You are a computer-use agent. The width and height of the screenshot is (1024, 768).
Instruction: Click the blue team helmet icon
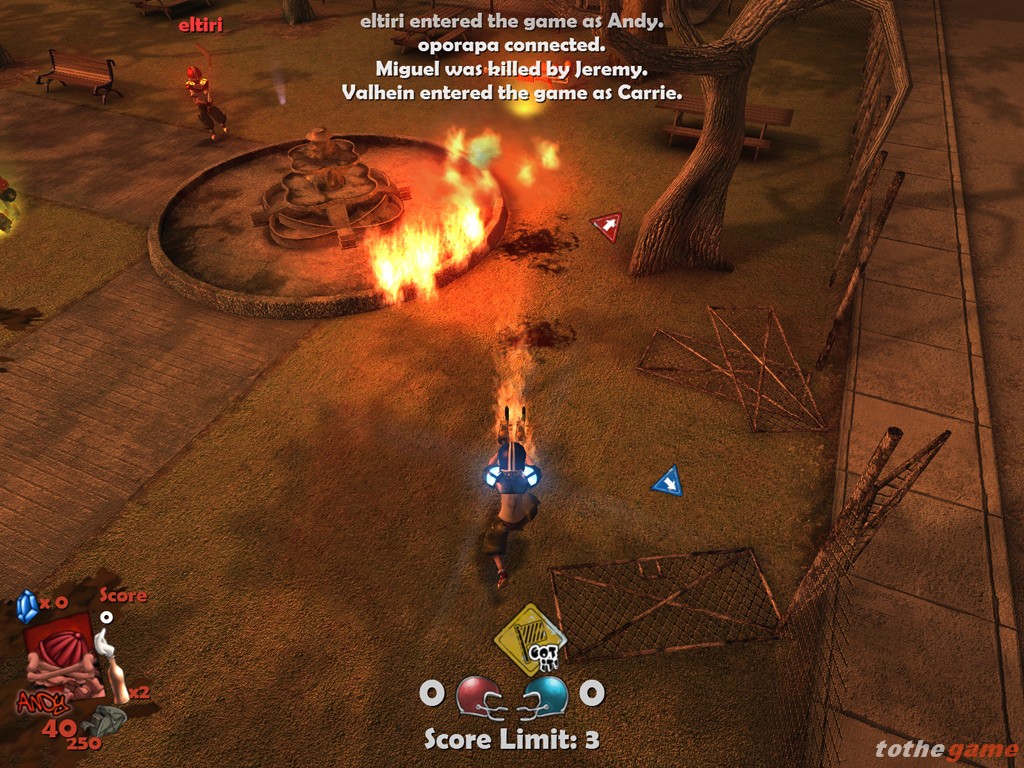(x=545, y=696)
